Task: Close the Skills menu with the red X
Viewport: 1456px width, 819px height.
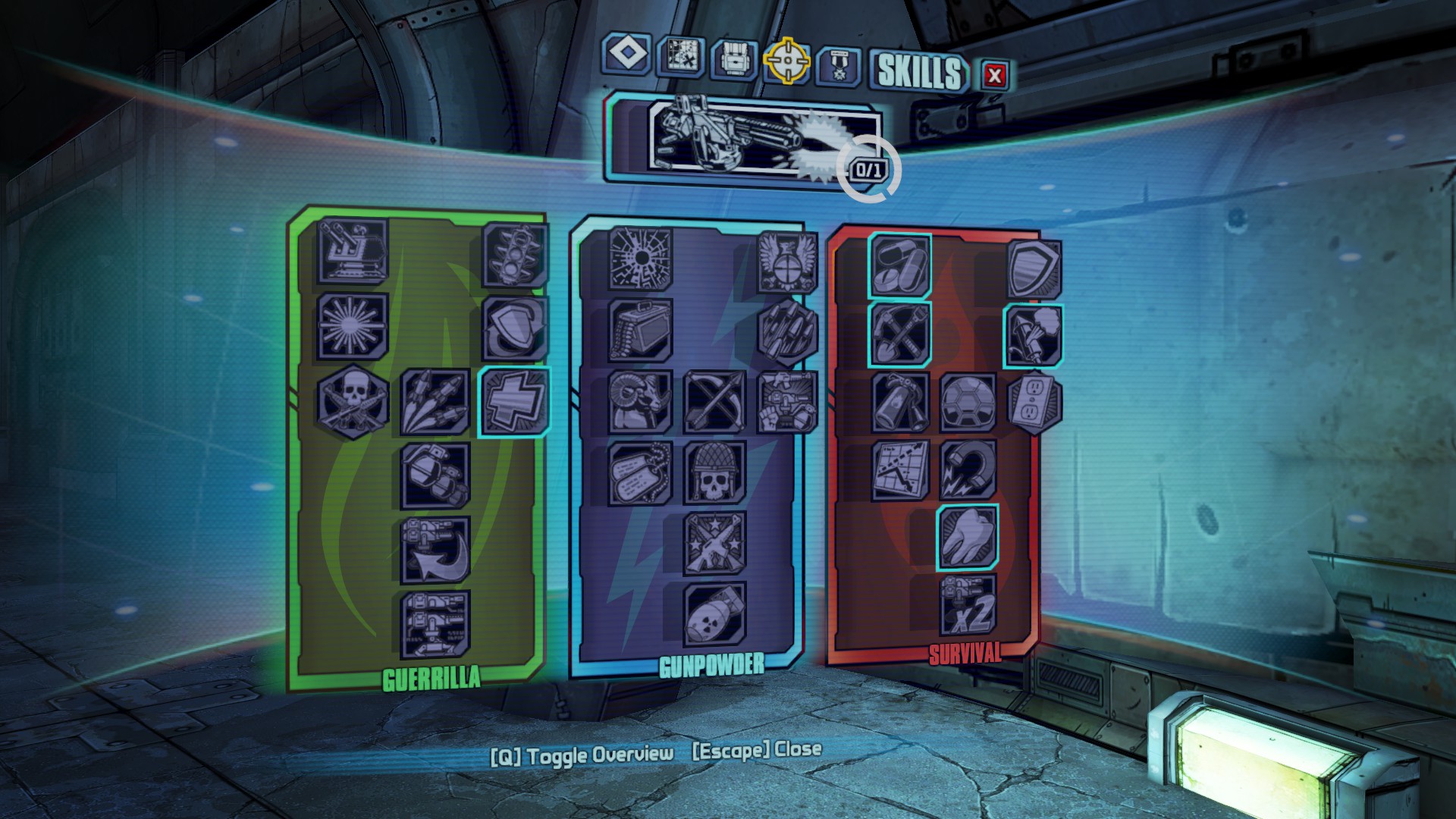Action: click(x=994, y=75)
